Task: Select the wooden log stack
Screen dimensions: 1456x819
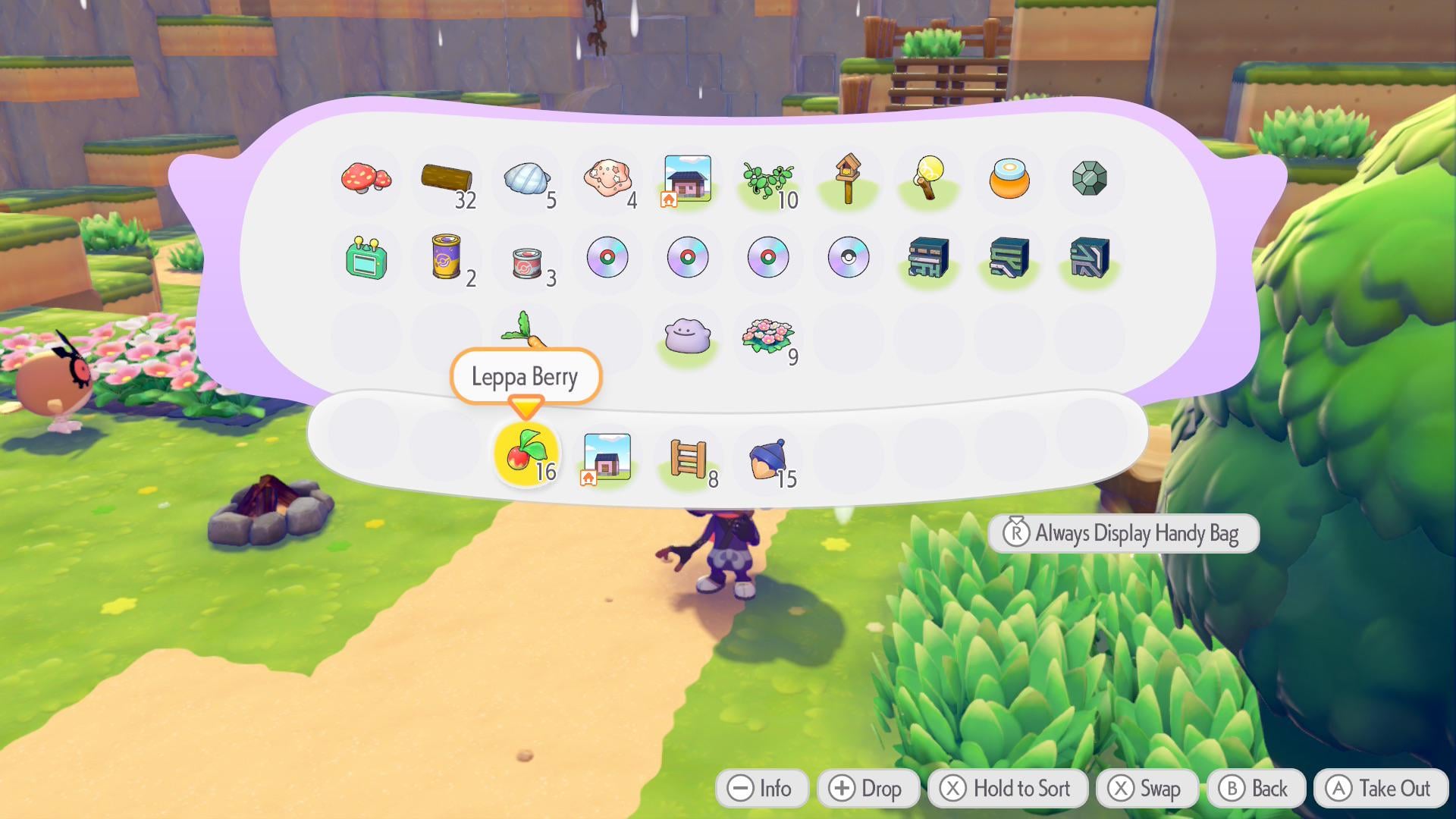Action: tap(447, 180)
